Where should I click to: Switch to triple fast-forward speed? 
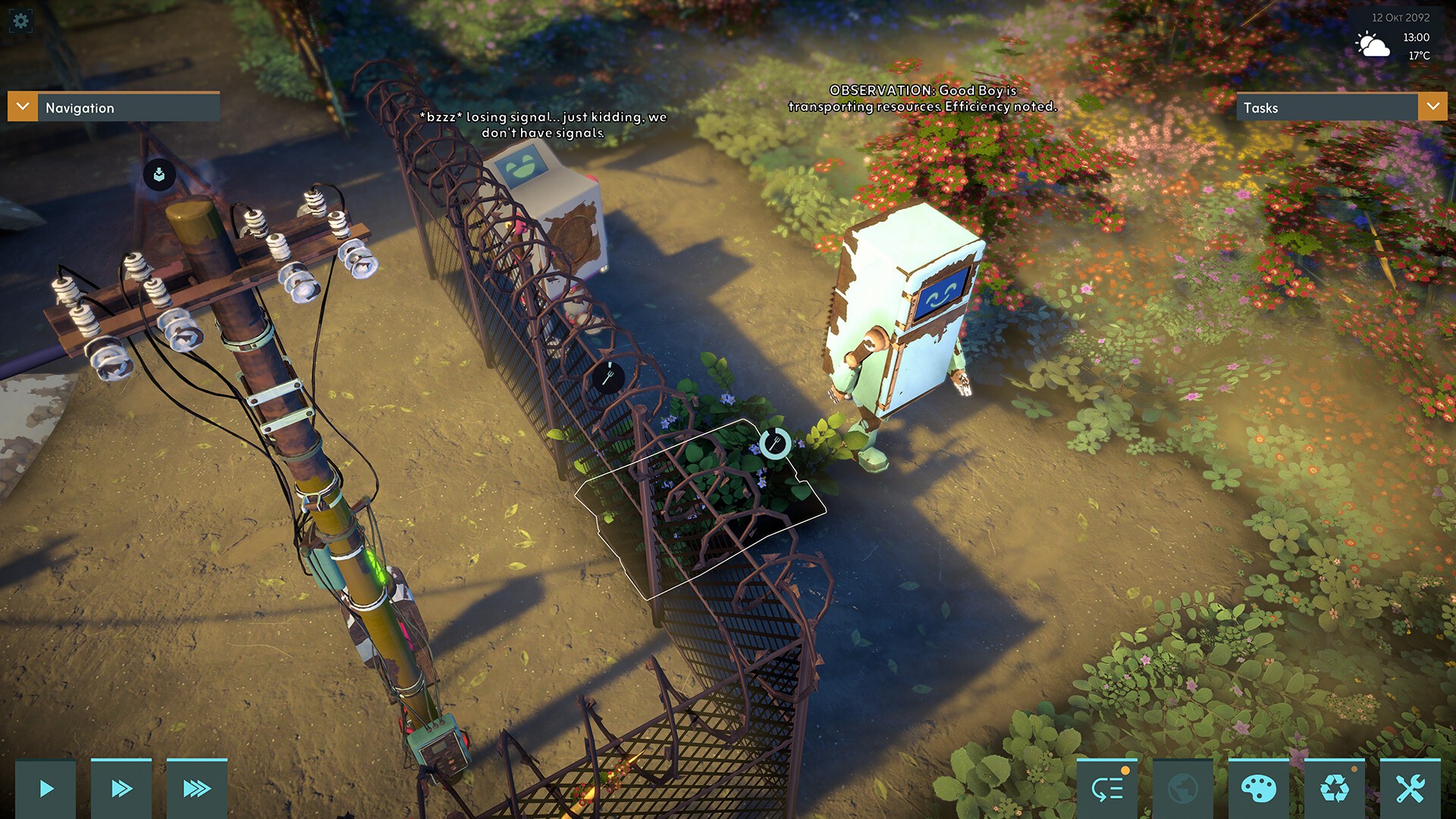(197, 789)
